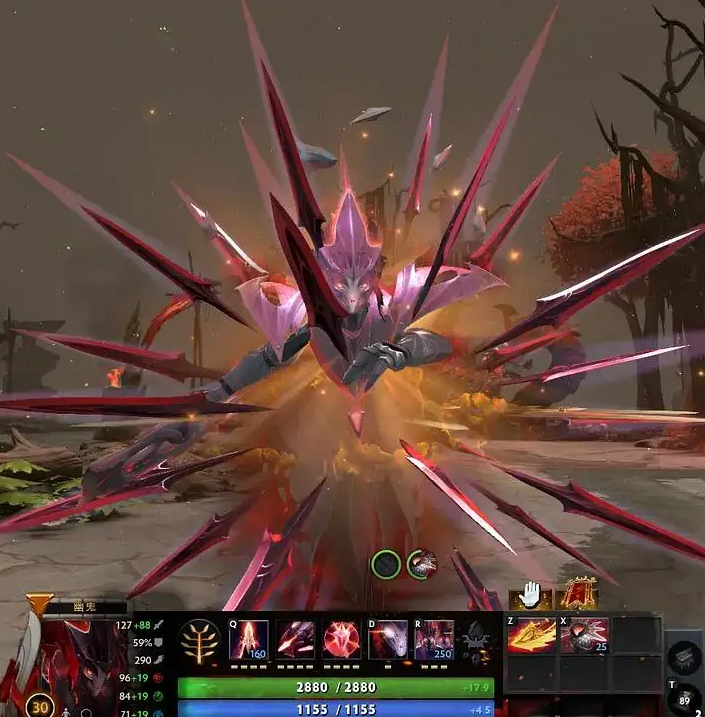Click the Aghanim's Scepter status emblem

477,638
